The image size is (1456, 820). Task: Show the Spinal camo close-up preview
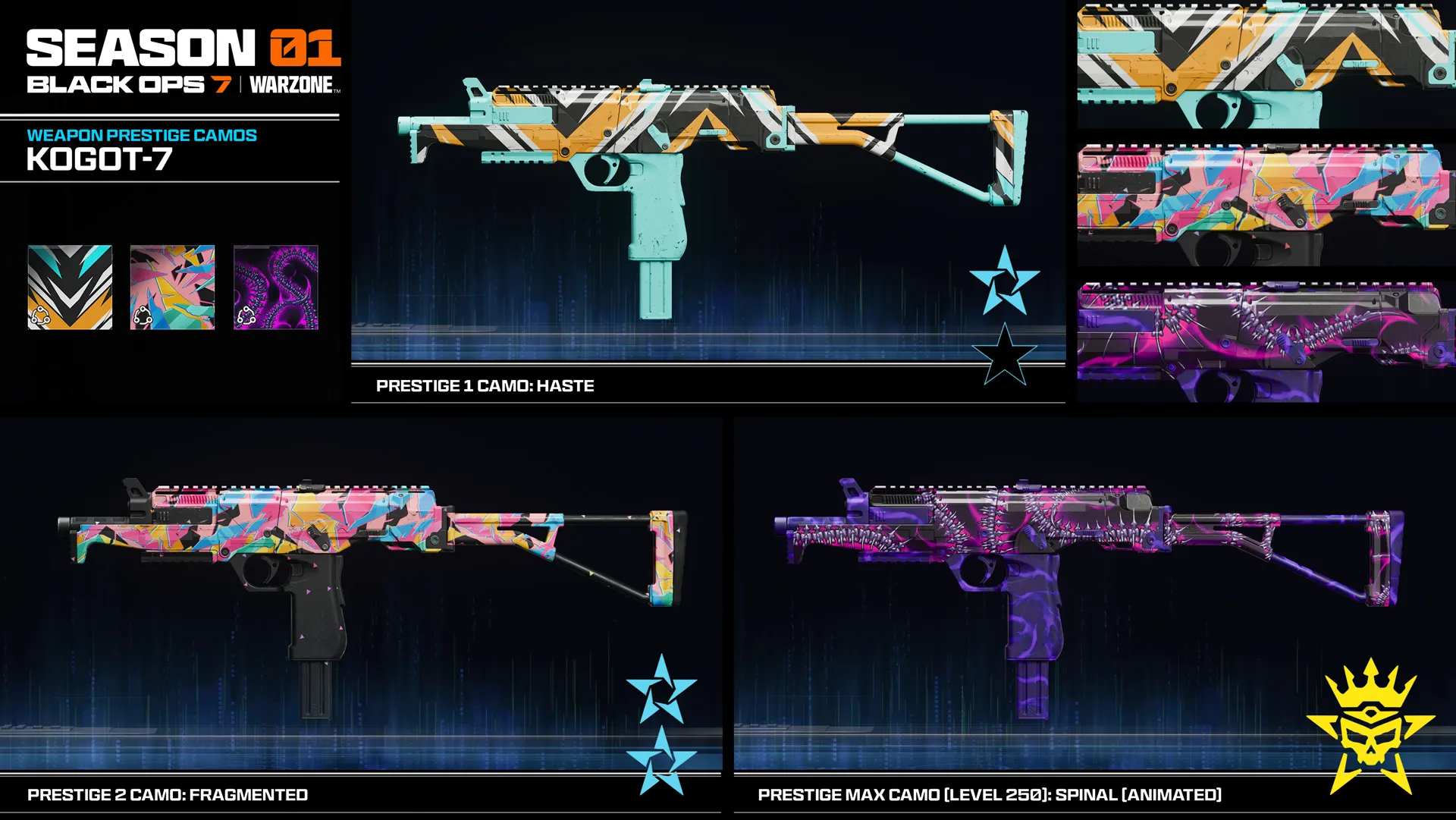tap(1265, 341)
